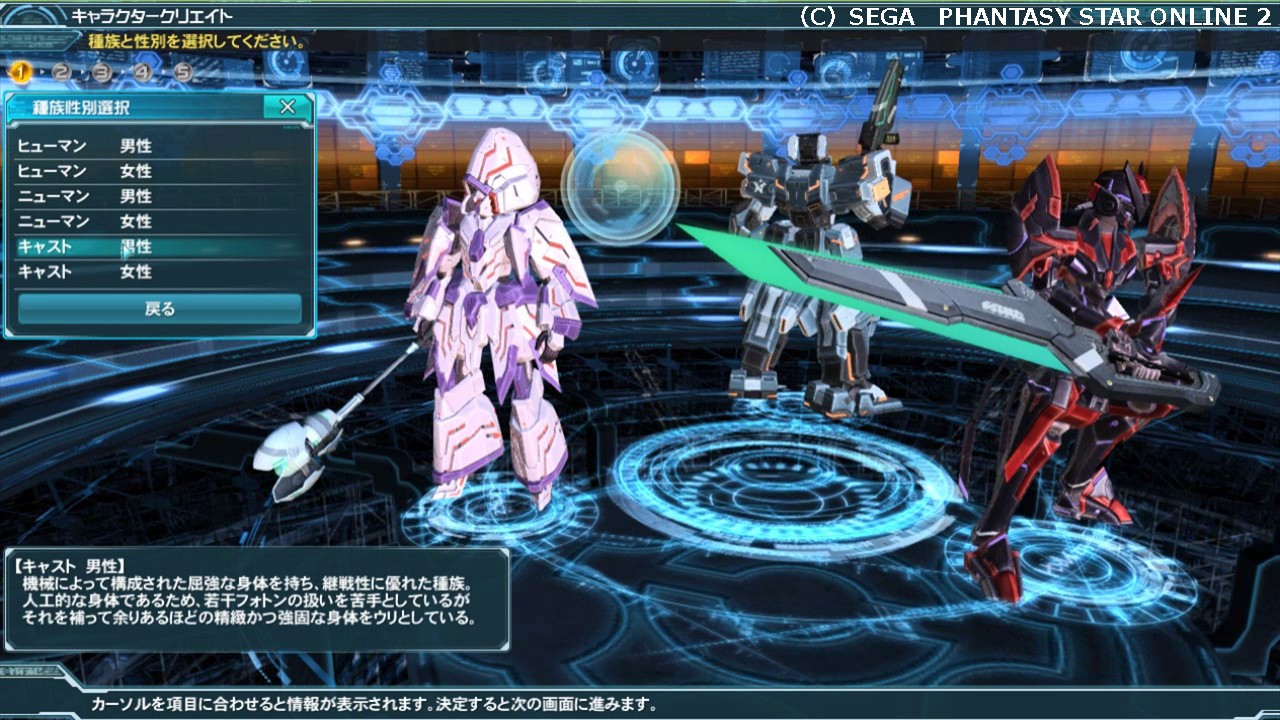Close the 種族性別選択 window
The image size is (1280, 720).
[287, 107]
